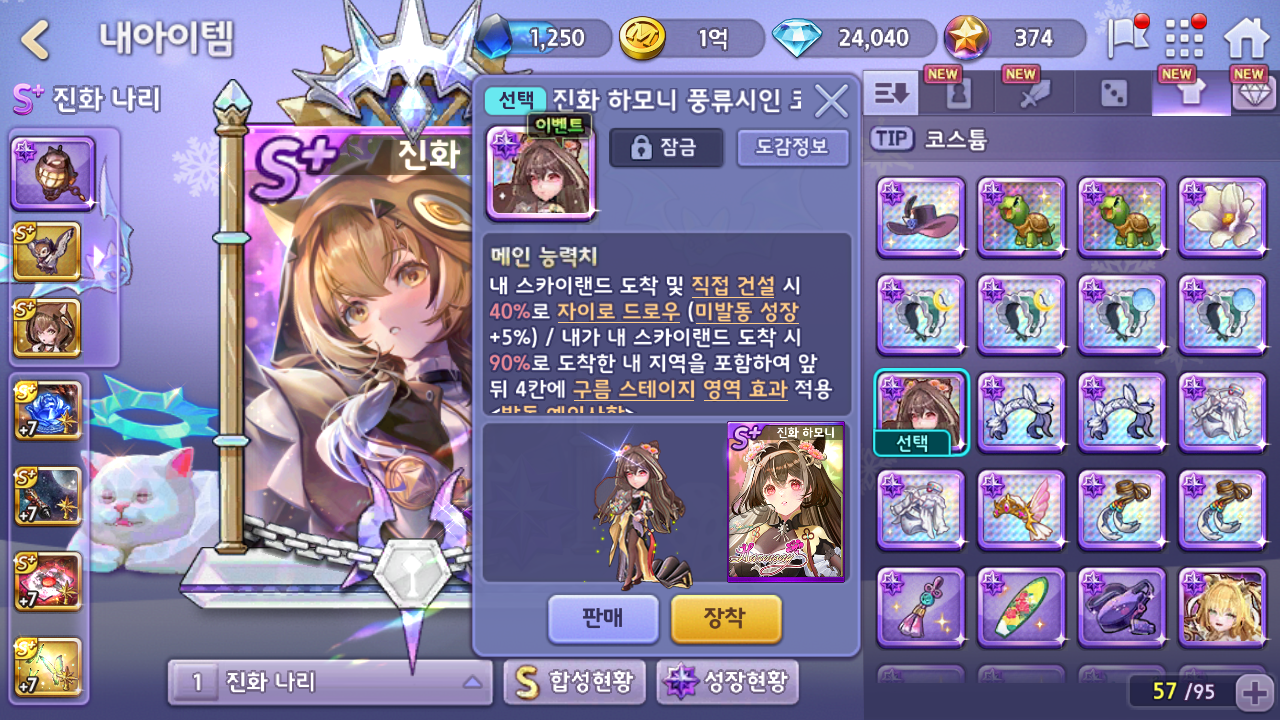This screenshot has height=720, width=1280.
Task: Select the white flower costume item
Action: 1221,217
